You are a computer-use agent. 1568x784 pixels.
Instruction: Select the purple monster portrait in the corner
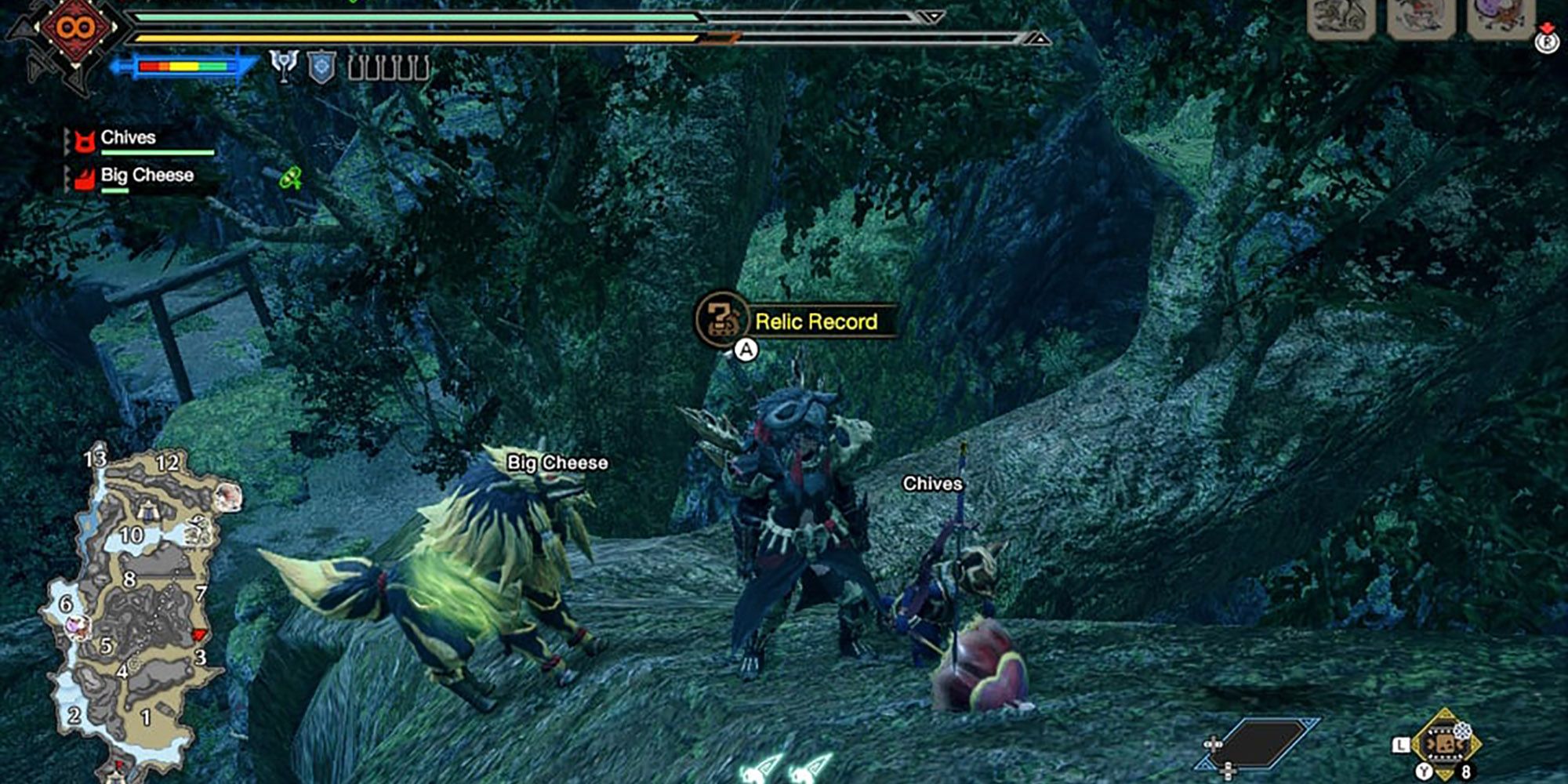point(1497,16)
